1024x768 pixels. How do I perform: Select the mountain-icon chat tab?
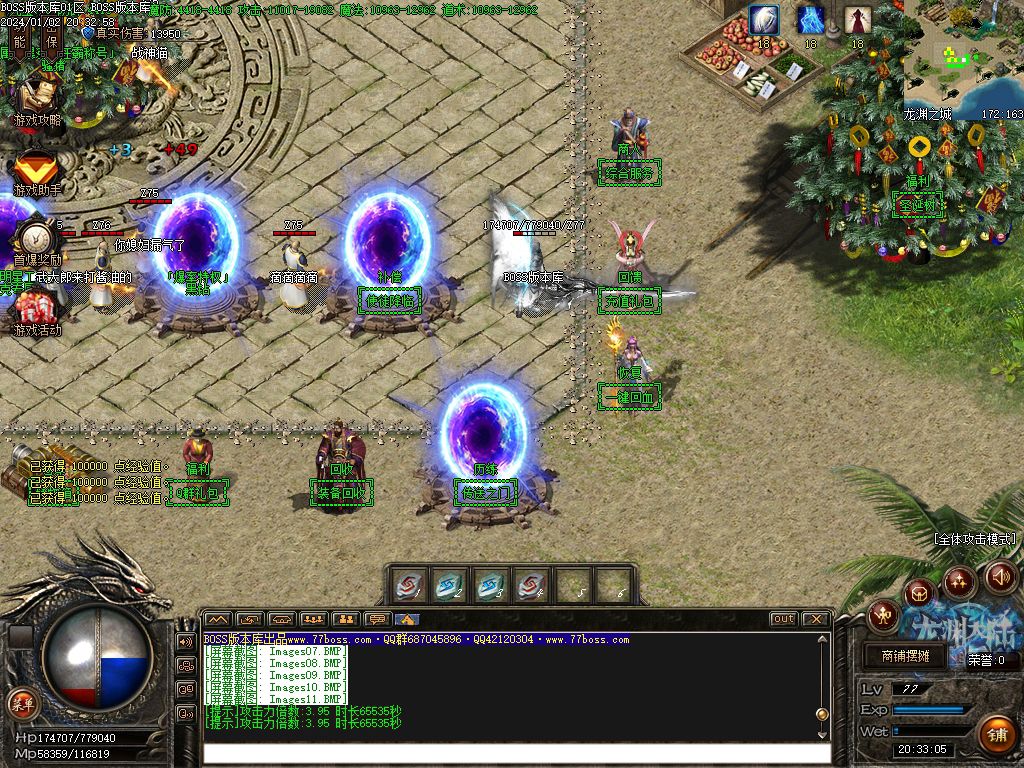pos(217,619)
